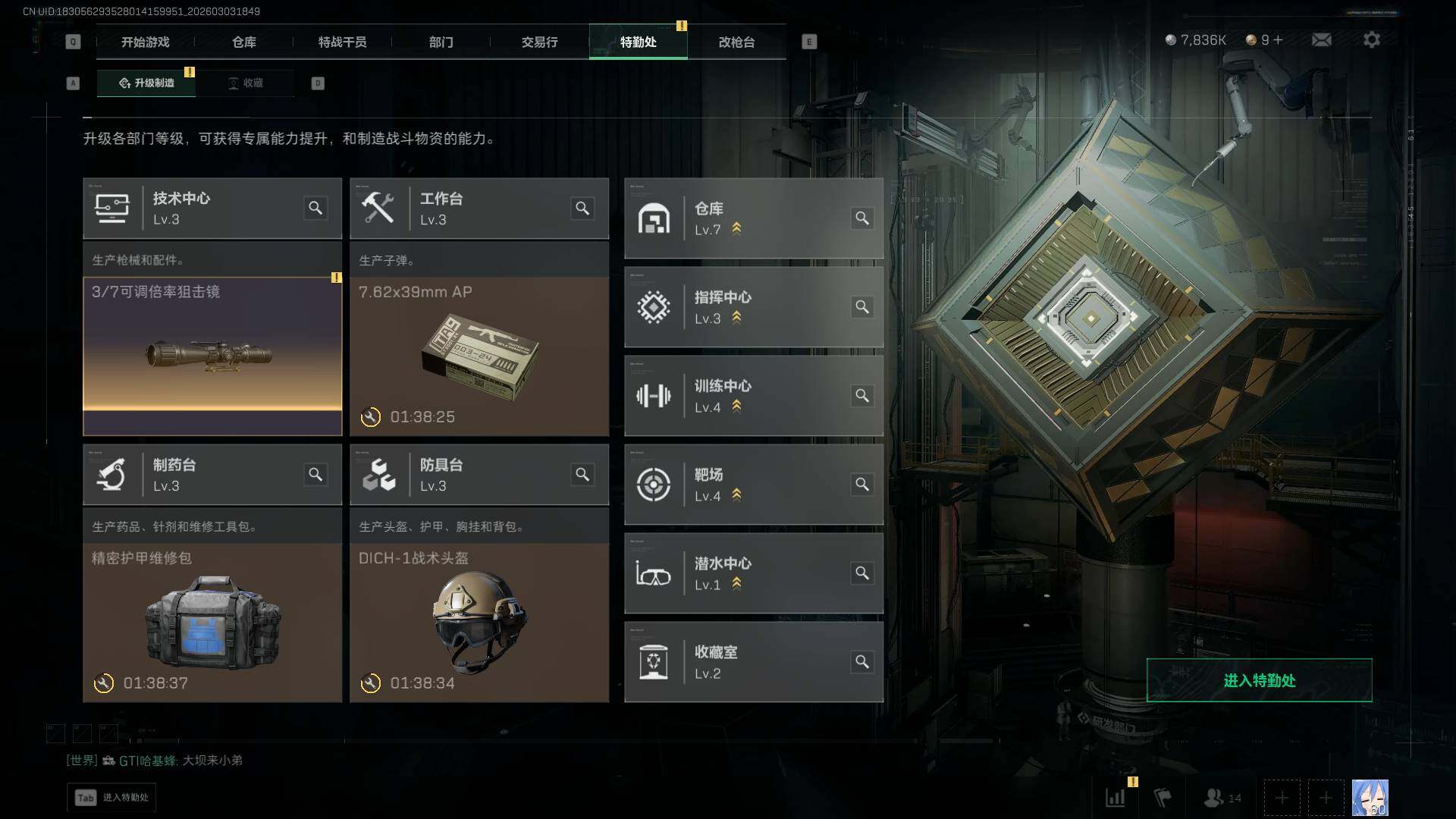Choose the DICH-1战术头盔 production slot
Image resolution: width=1456 pixels, height=819 pixels.
click(479, 622)
